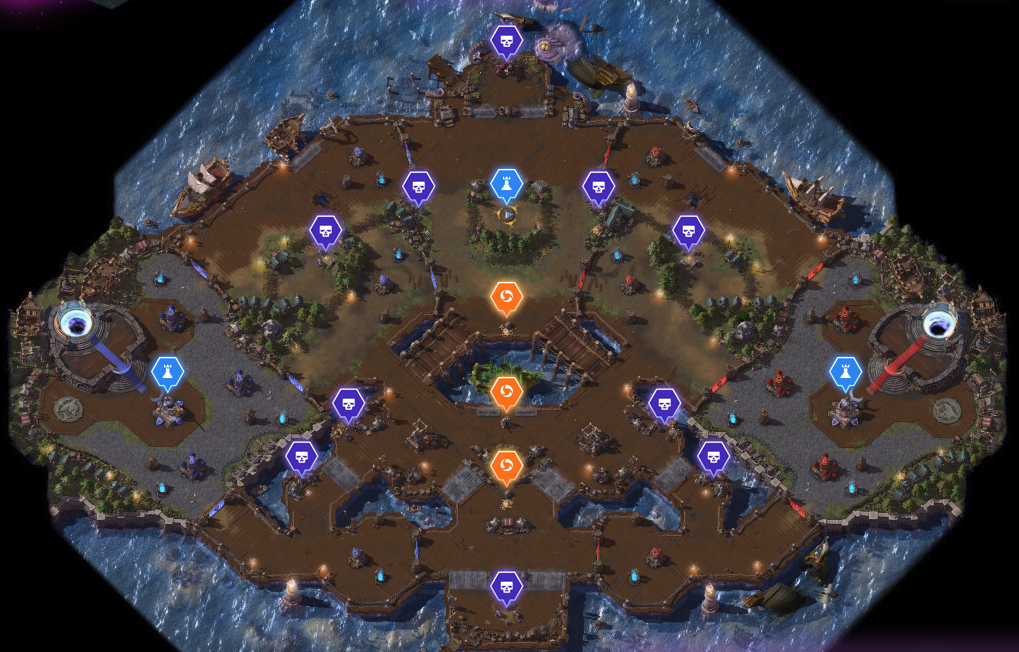This screenshot has width=1019, height=652.
Task: Select the tower marker in the central grove
Action: (507, 184)
